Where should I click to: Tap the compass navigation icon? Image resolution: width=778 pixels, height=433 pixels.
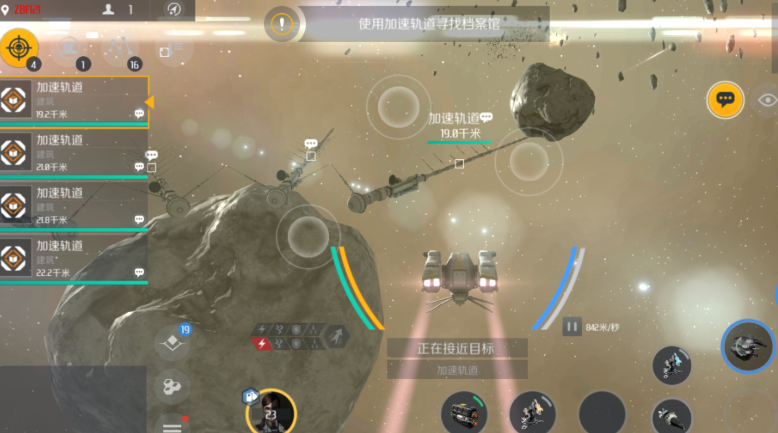click(x=175, y=10)
